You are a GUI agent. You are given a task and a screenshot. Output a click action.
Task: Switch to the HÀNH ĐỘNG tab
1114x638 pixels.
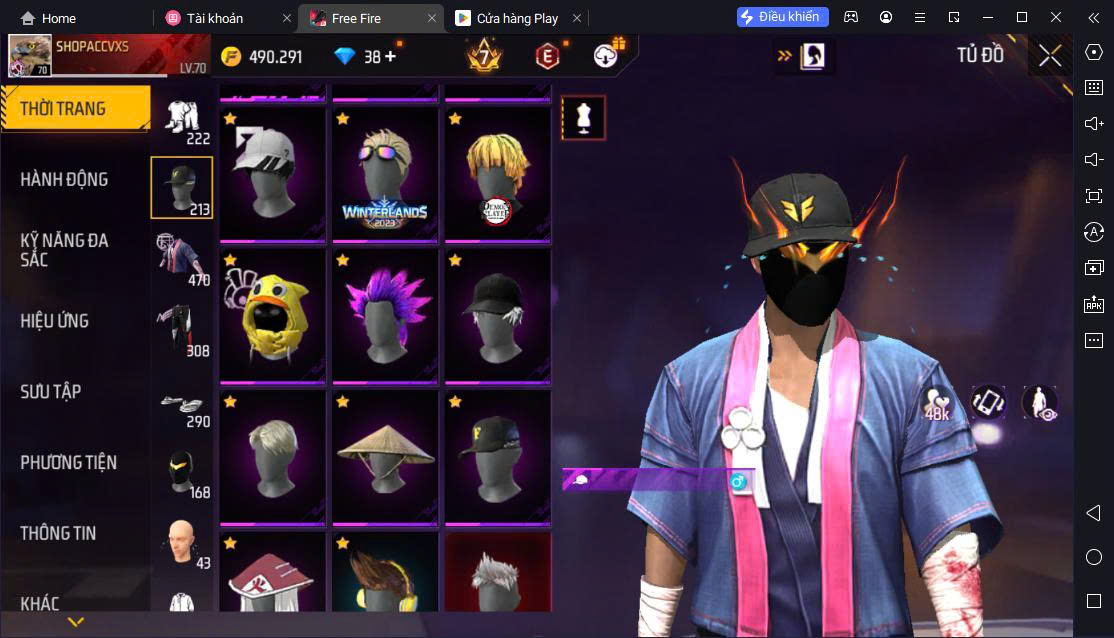[65, 180]
